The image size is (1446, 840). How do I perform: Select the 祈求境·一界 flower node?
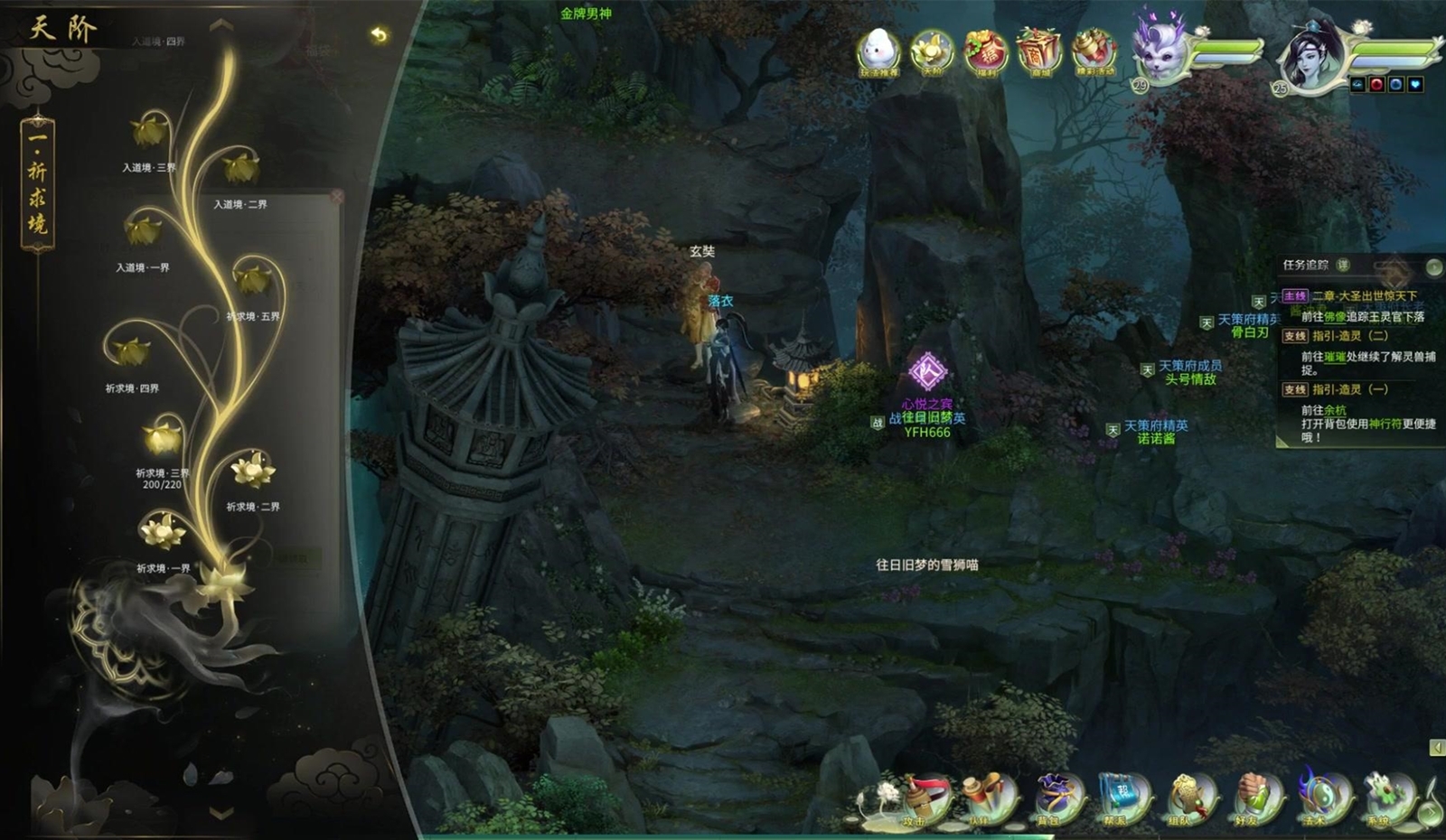click(163, 531)
